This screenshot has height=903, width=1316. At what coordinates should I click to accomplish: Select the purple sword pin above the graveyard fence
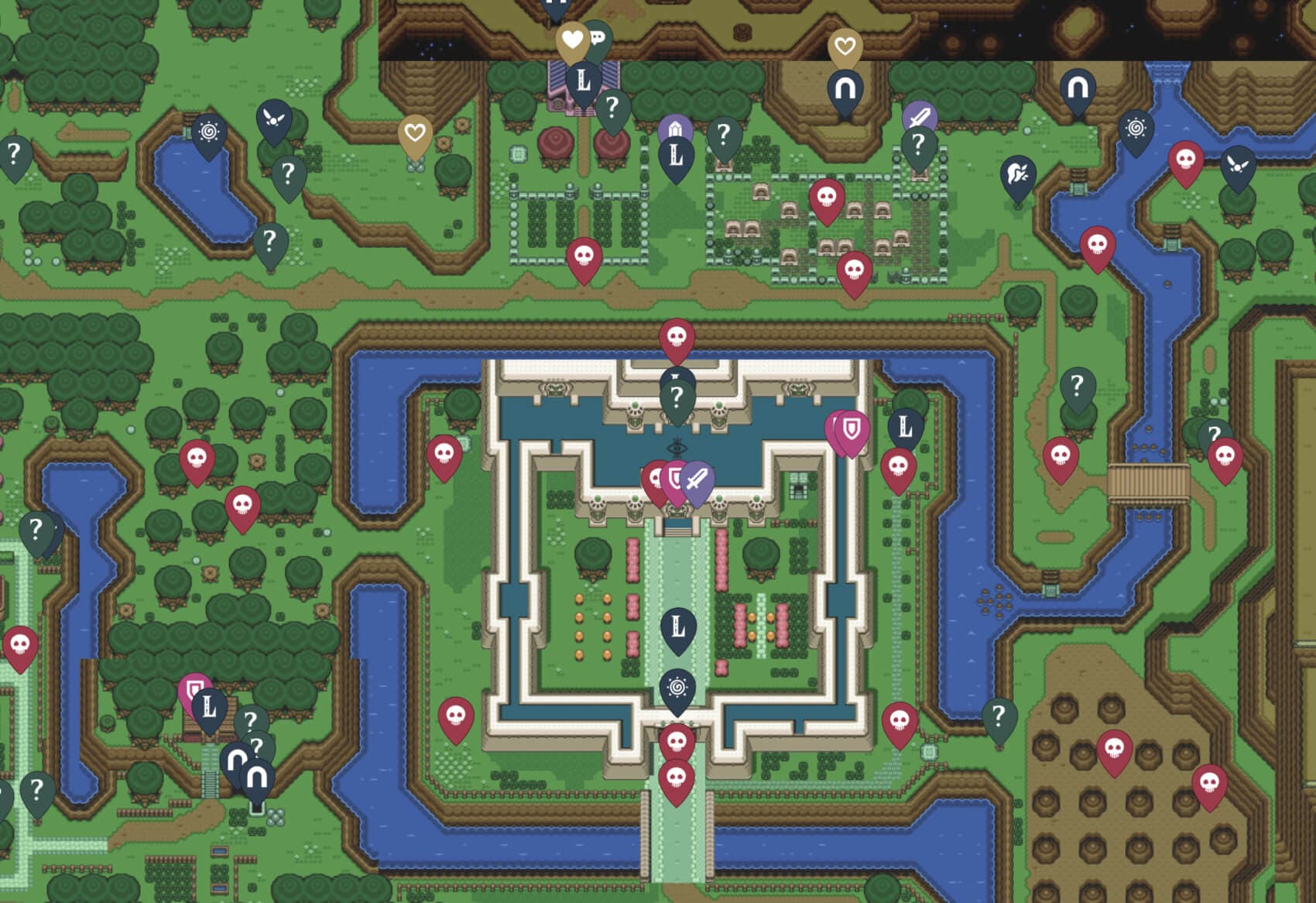921,116
